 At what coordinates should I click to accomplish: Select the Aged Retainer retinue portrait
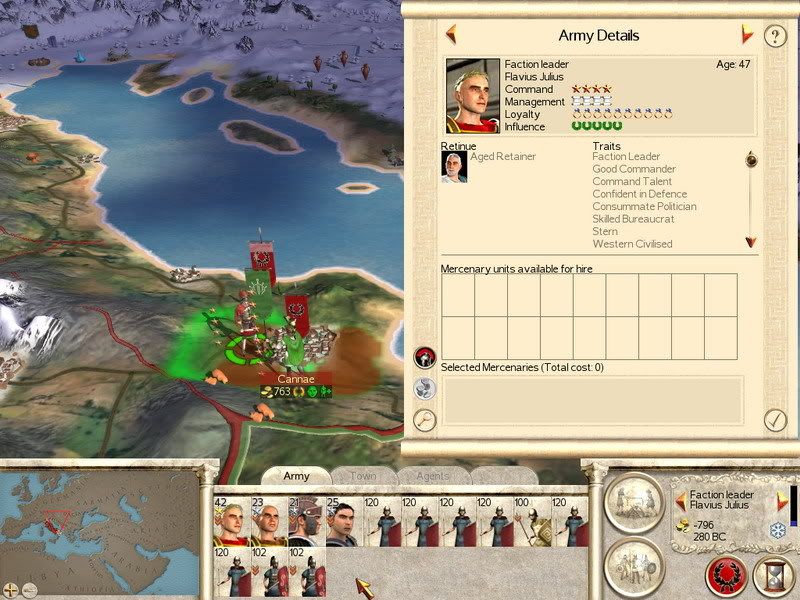point(454,167)
